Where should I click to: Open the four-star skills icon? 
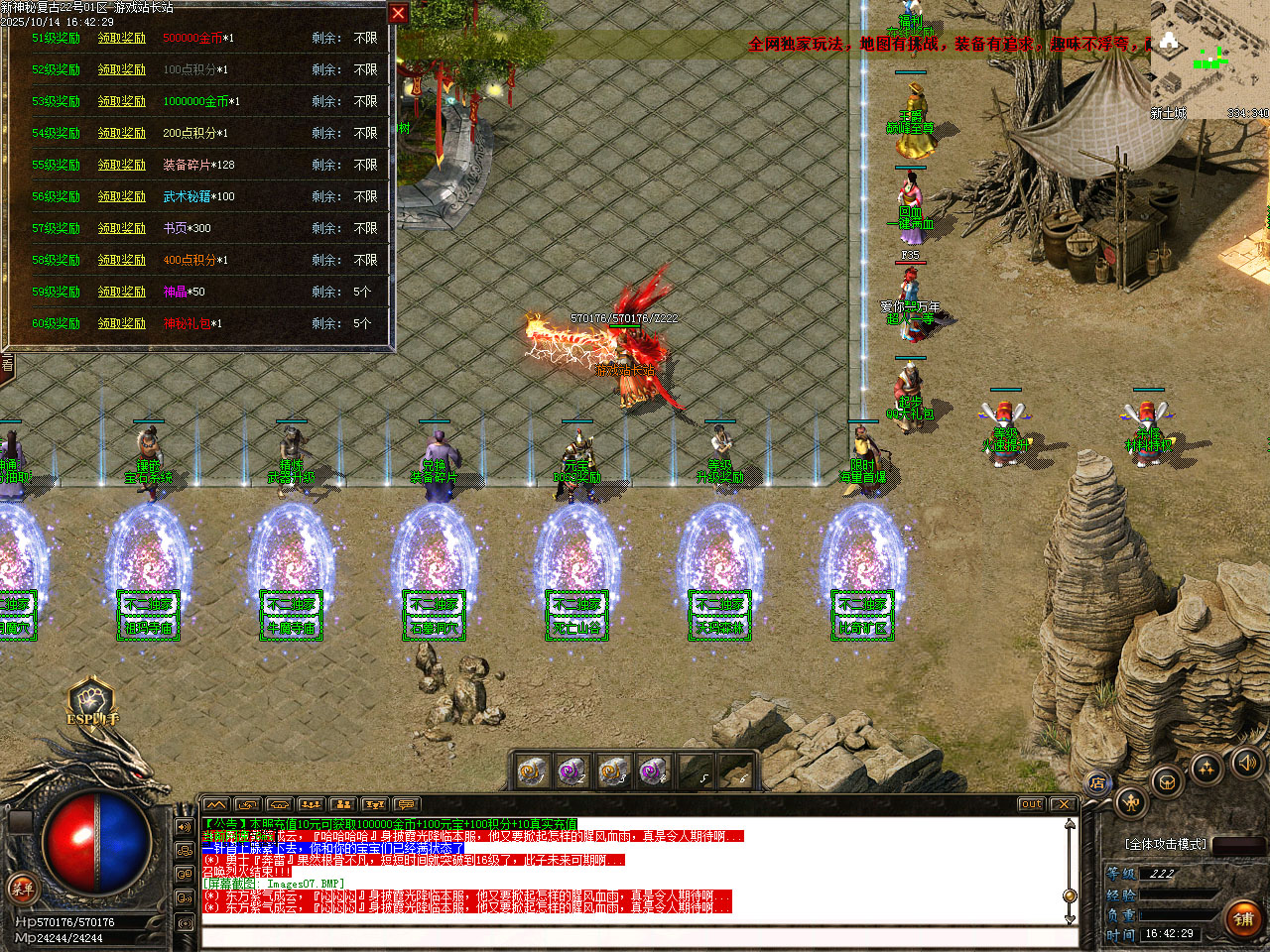tap(1206, 767)
